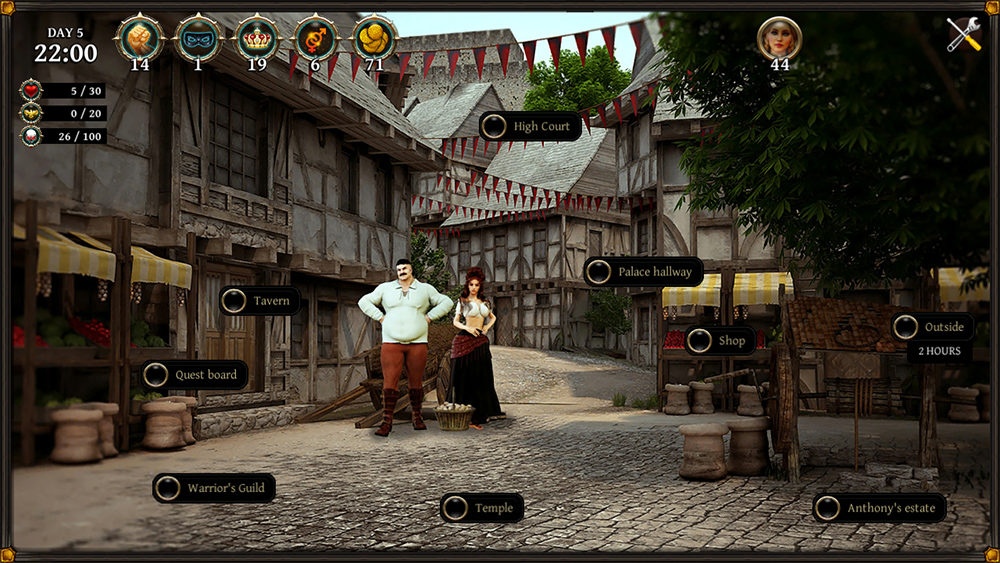Visit the Warrior's Guild
Image resolution: width=1000 pixels, height=563 pixels.
[x=214, y=488]
